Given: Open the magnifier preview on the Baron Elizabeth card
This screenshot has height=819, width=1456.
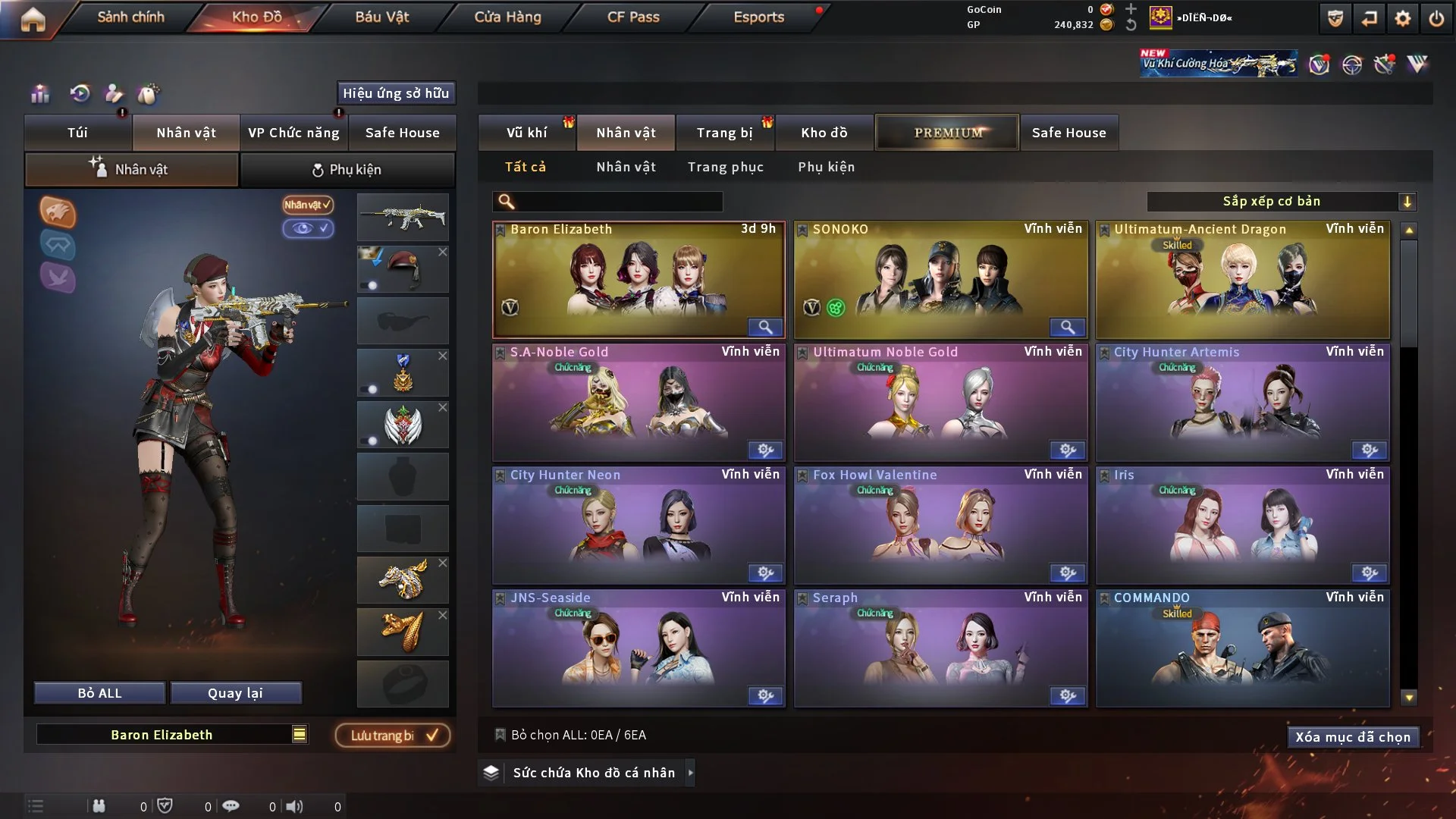Looking at the screenshot, I should 765,327.
